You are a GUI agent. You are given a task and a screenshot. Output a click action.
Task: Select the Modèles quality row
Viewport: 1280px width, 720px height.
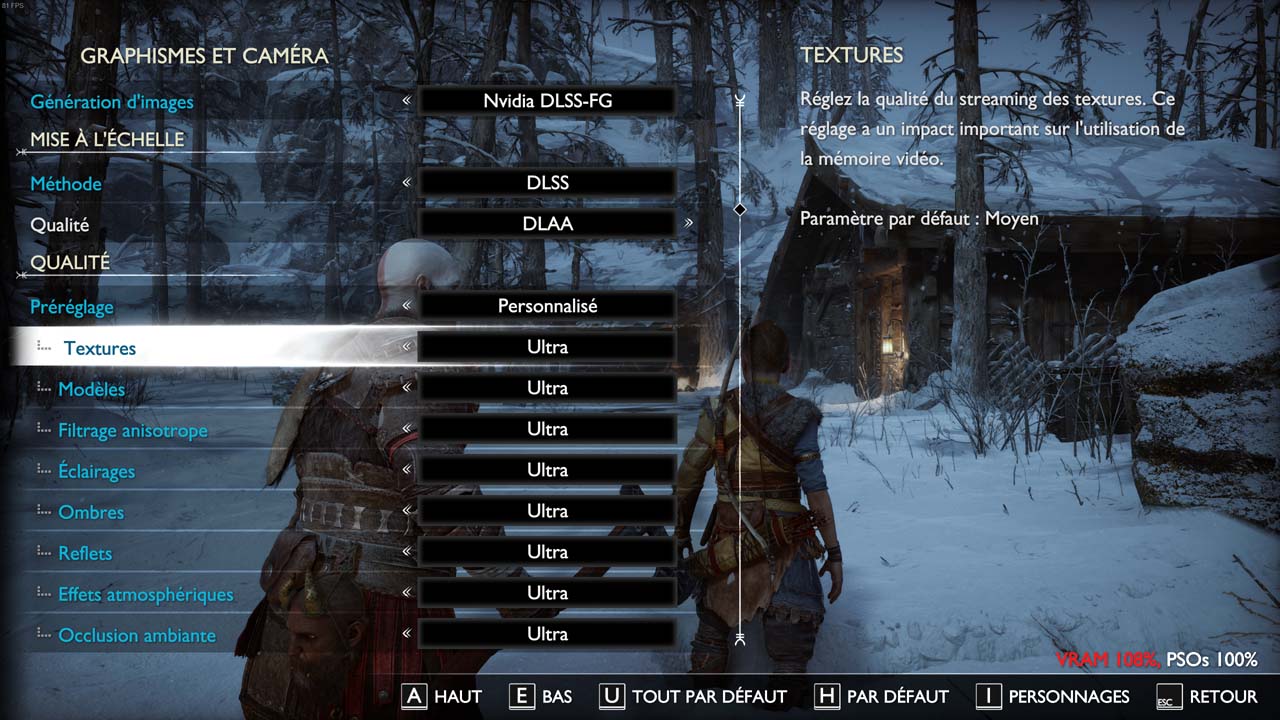click(92, 389)
